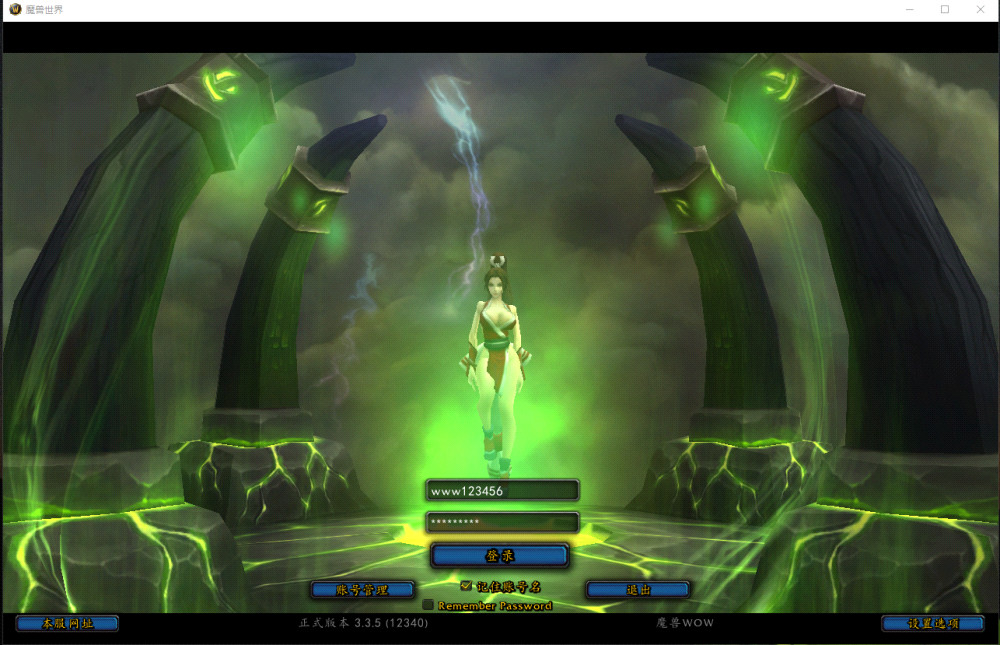Close the game window
Viewport: 1000px width, 645px height.
tap(980, 9)
